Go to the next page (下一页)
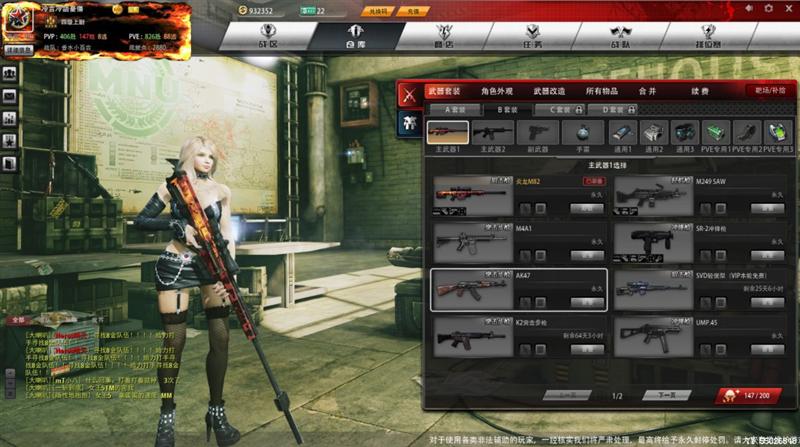Image resolution: width=800 pixels, height=447 pixels. click(x=666, y=396)
